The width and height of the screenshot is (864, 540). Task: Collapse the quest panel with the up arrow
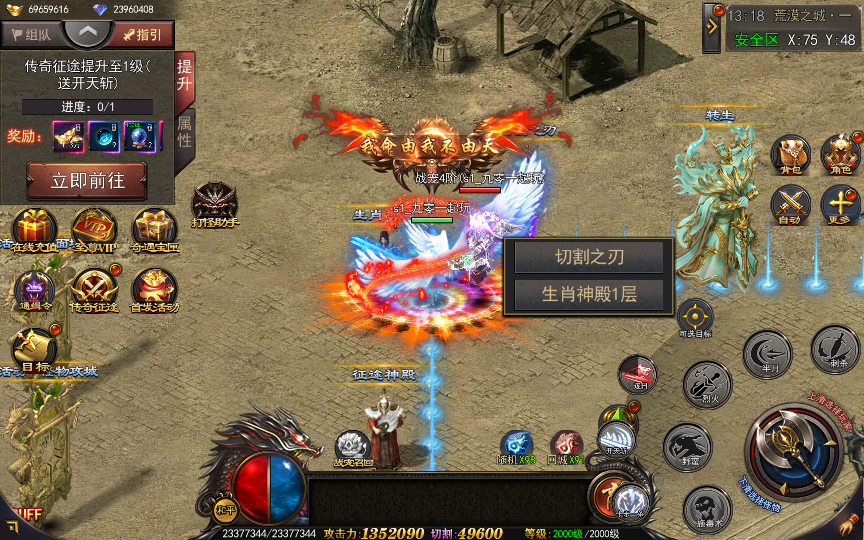pos(88,32)
